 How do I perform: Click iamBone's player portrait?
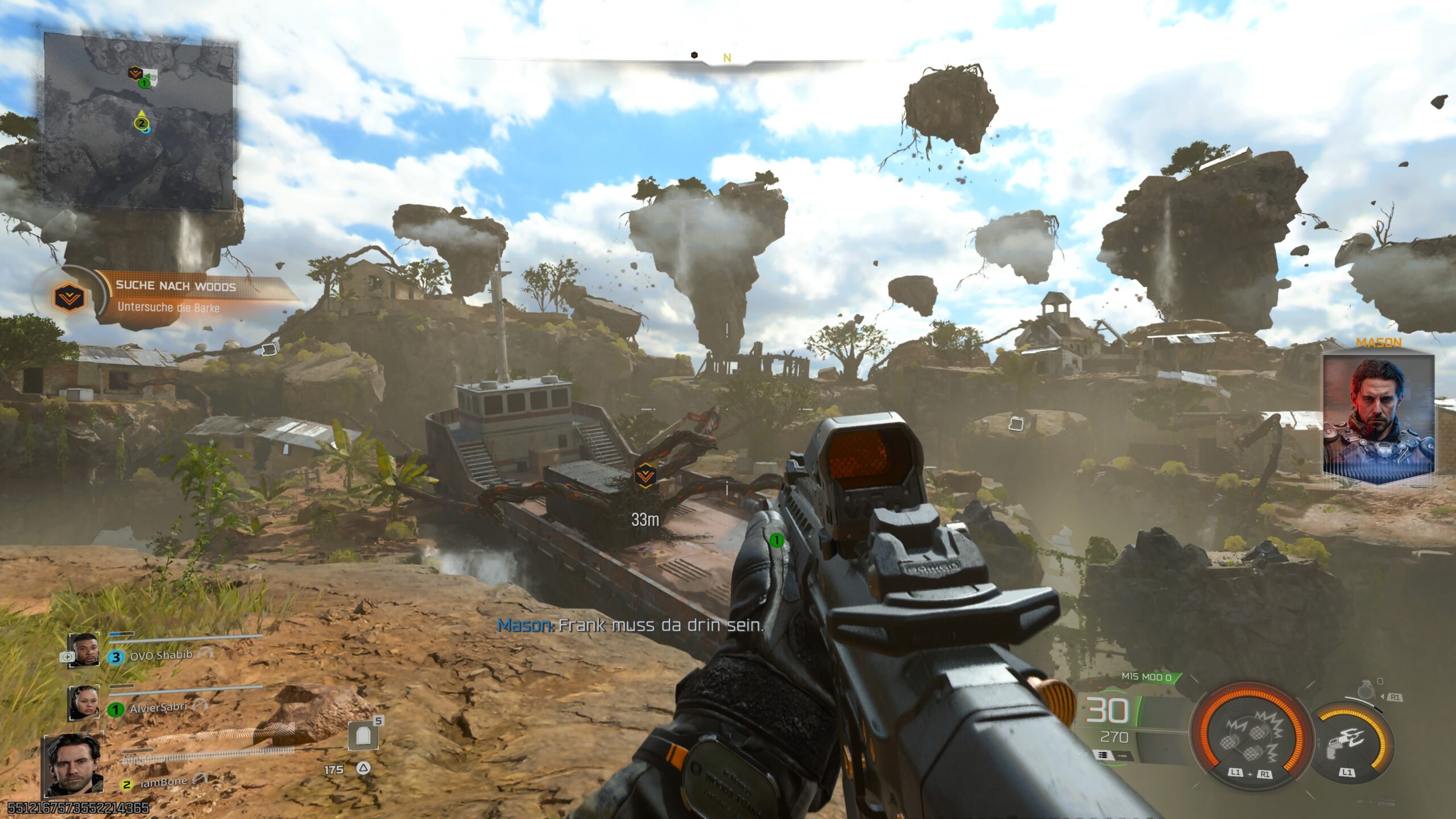click(73, 764)
